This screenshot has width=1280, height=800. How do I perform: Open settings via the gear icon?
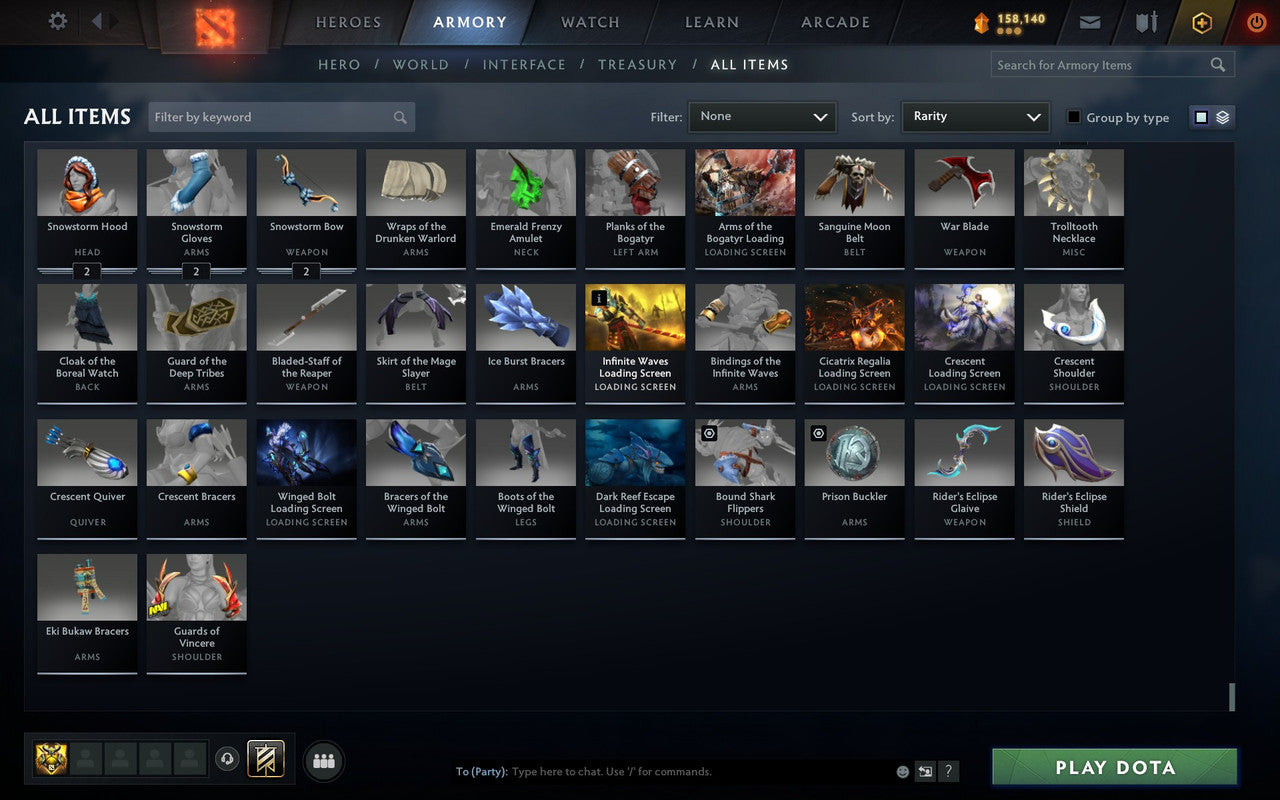pyautogui.click(x=57, y=22)
